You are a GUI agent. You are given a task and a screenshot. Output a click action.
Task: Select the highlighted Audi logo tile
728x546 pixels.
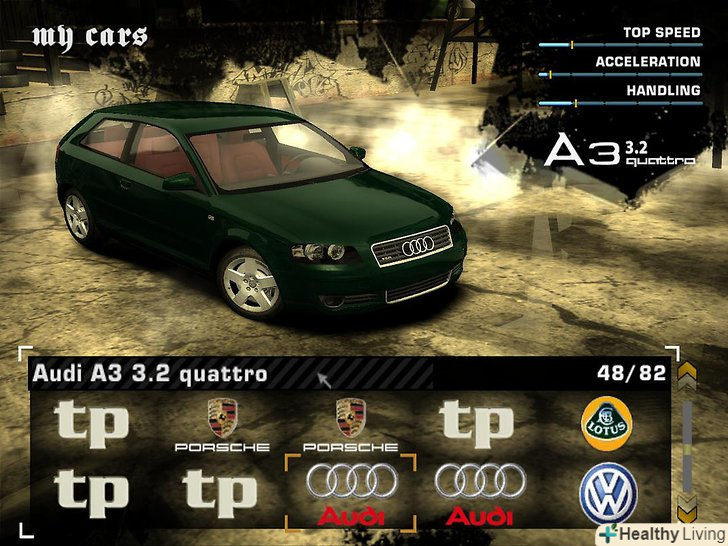349,492
